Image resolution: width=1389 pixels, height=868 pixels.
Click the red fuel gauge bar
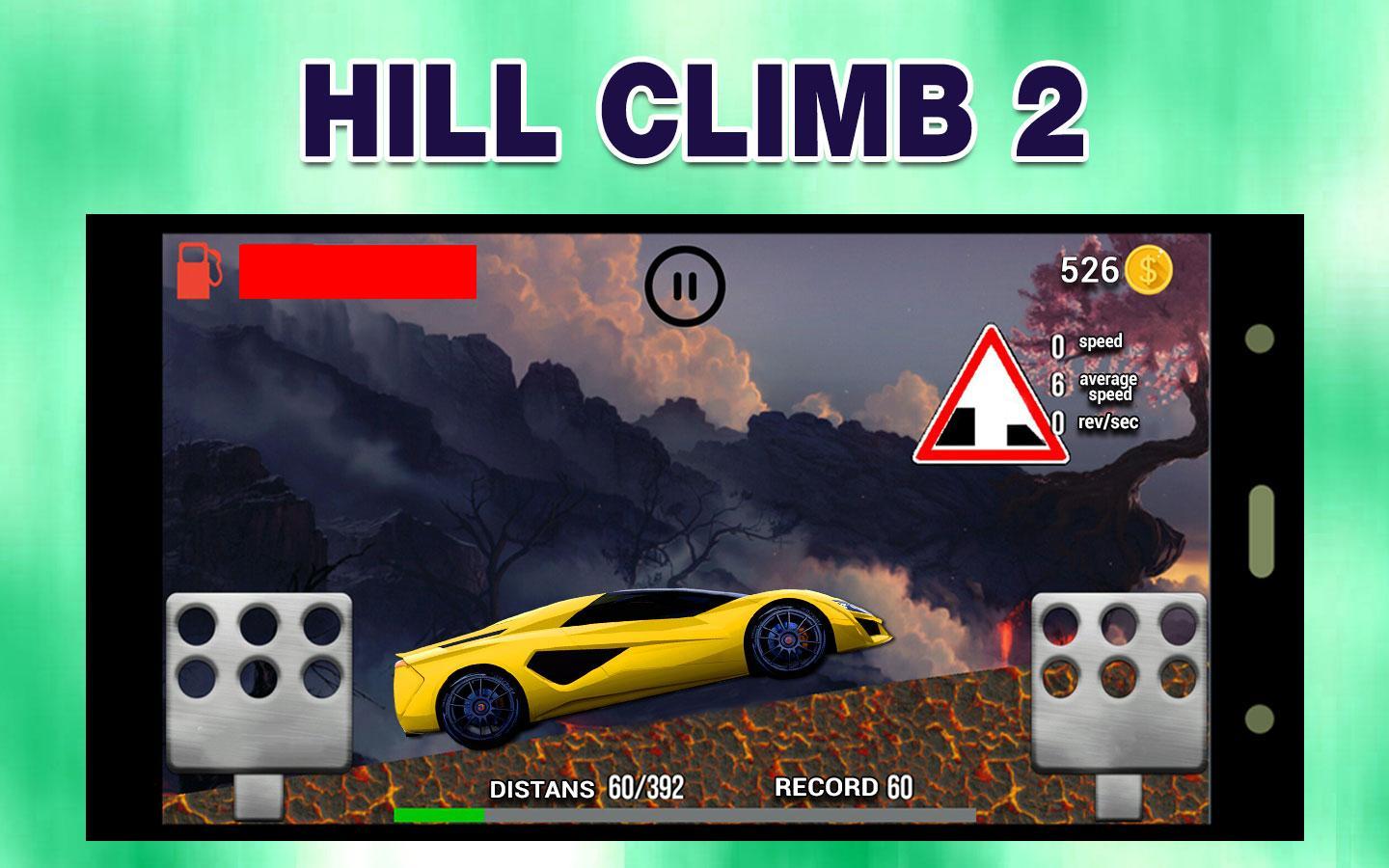pos(357,273)
